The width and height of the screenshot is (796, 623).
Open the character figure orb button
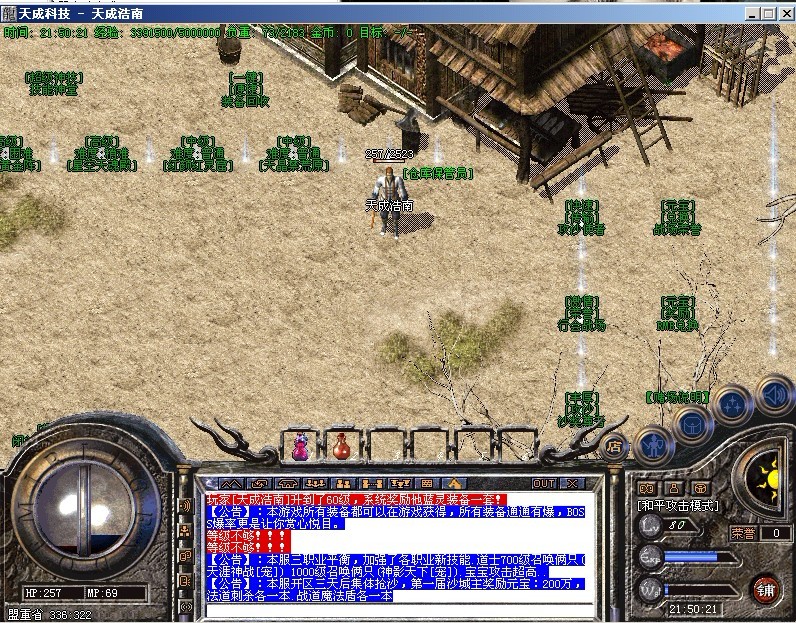pos(652,443)
